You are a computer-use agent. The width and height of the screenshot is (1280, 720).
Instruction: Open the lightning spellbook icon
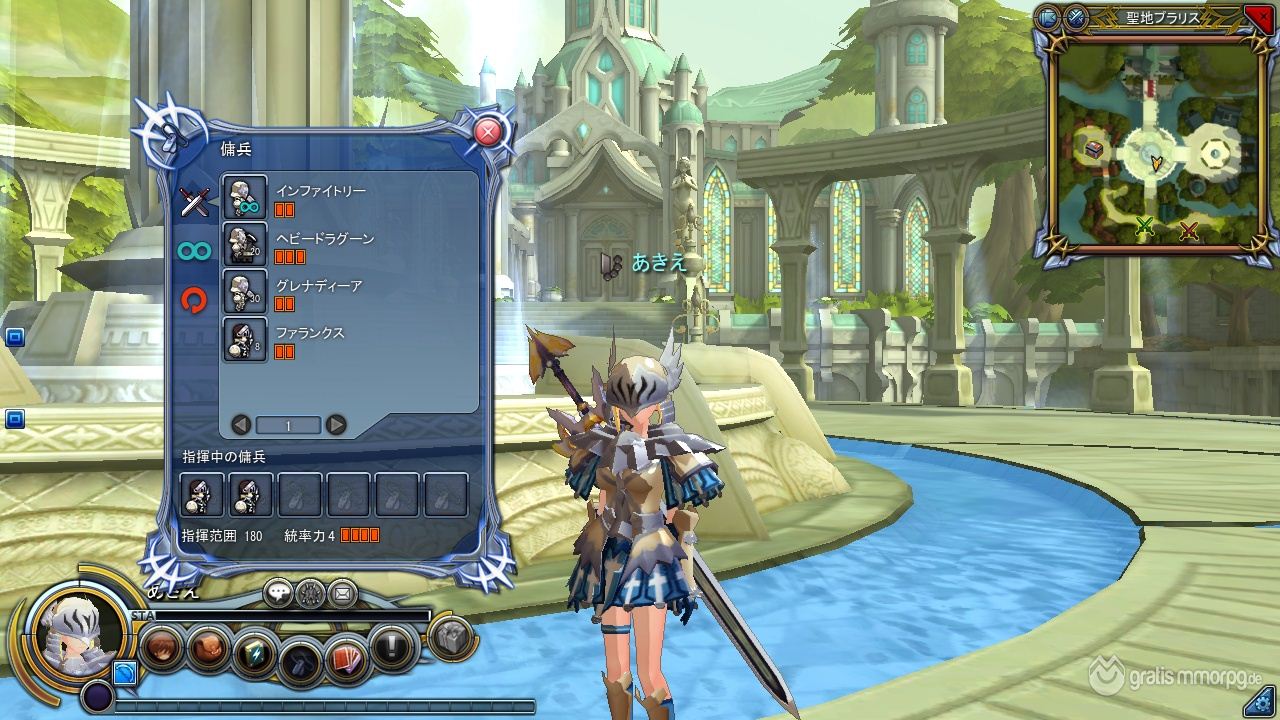254,653
